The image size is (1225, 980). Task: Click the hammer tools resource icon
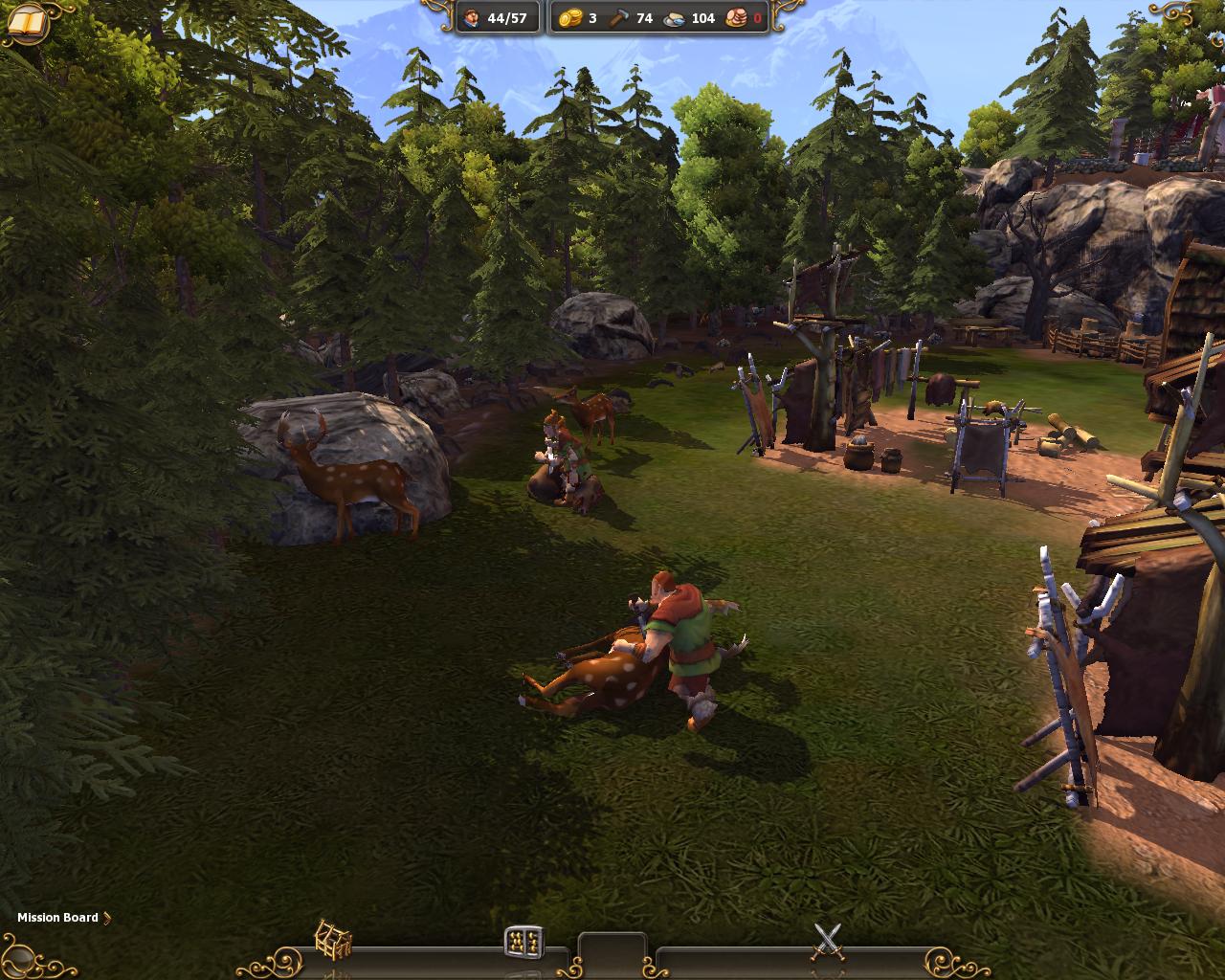pos(620,18)
